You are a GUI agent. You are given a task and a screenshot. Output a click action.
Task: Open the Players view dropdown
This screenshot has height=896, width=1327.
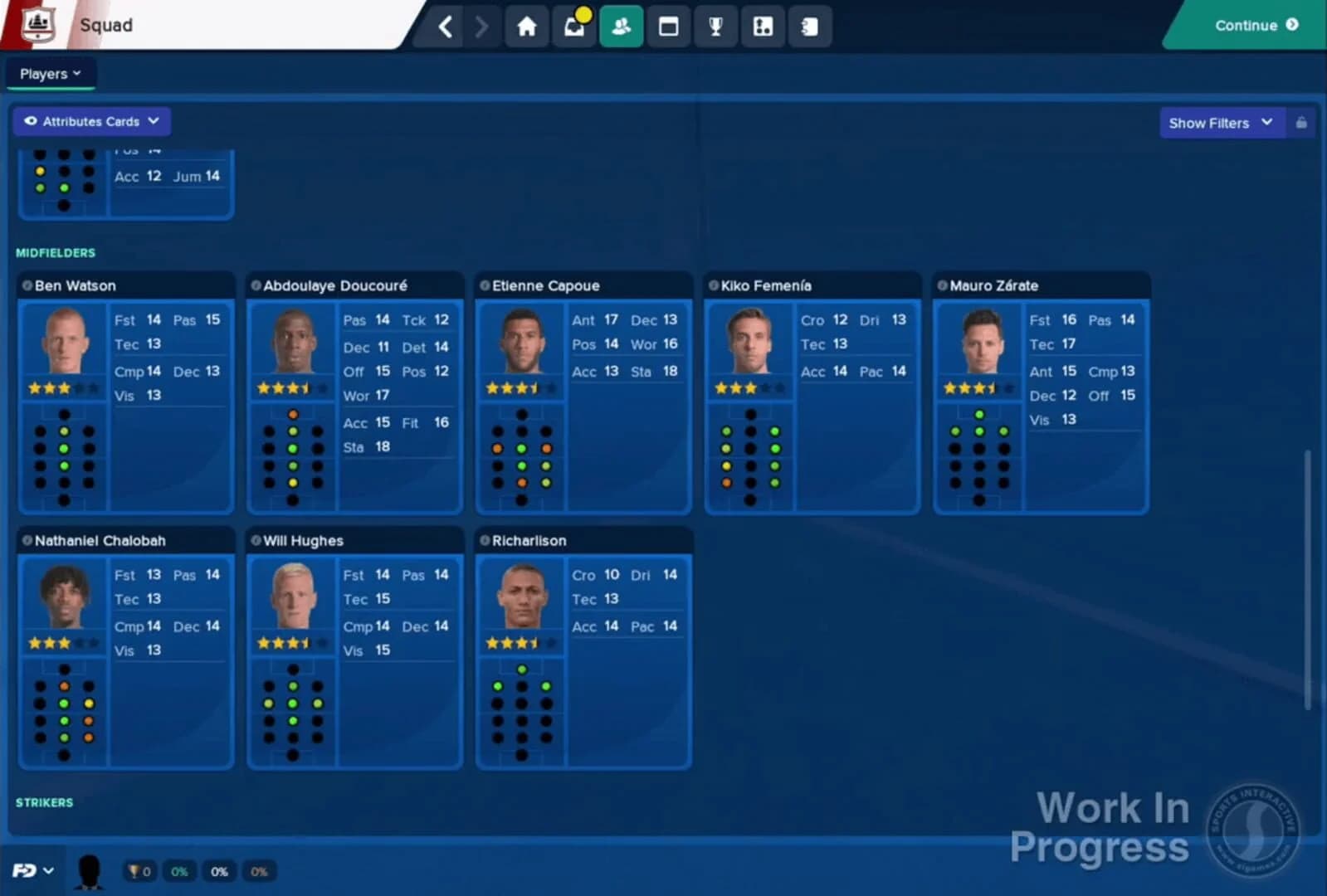pyautogui.click(x=50, y=73)
